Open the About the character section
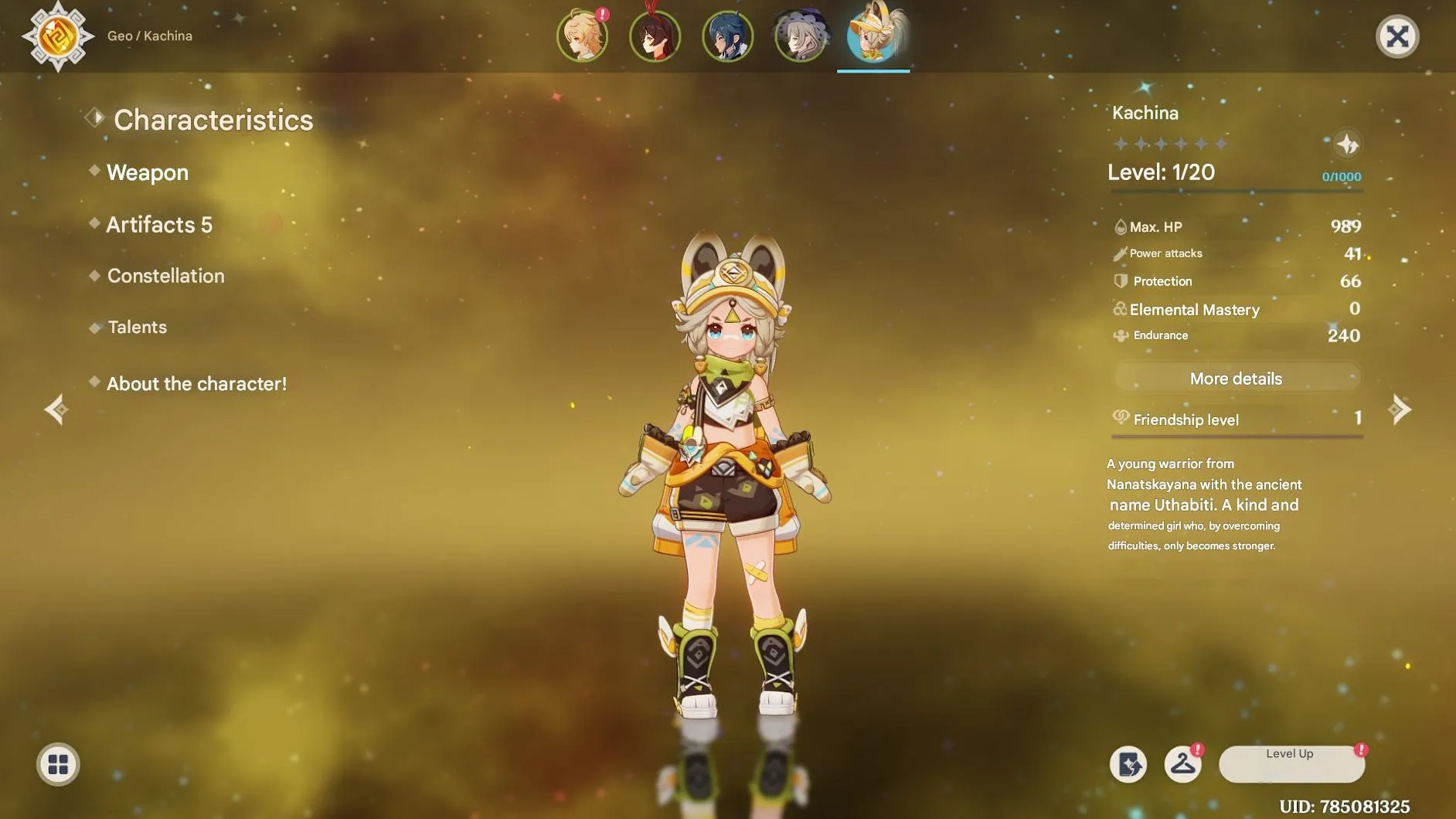 point(196,383)
